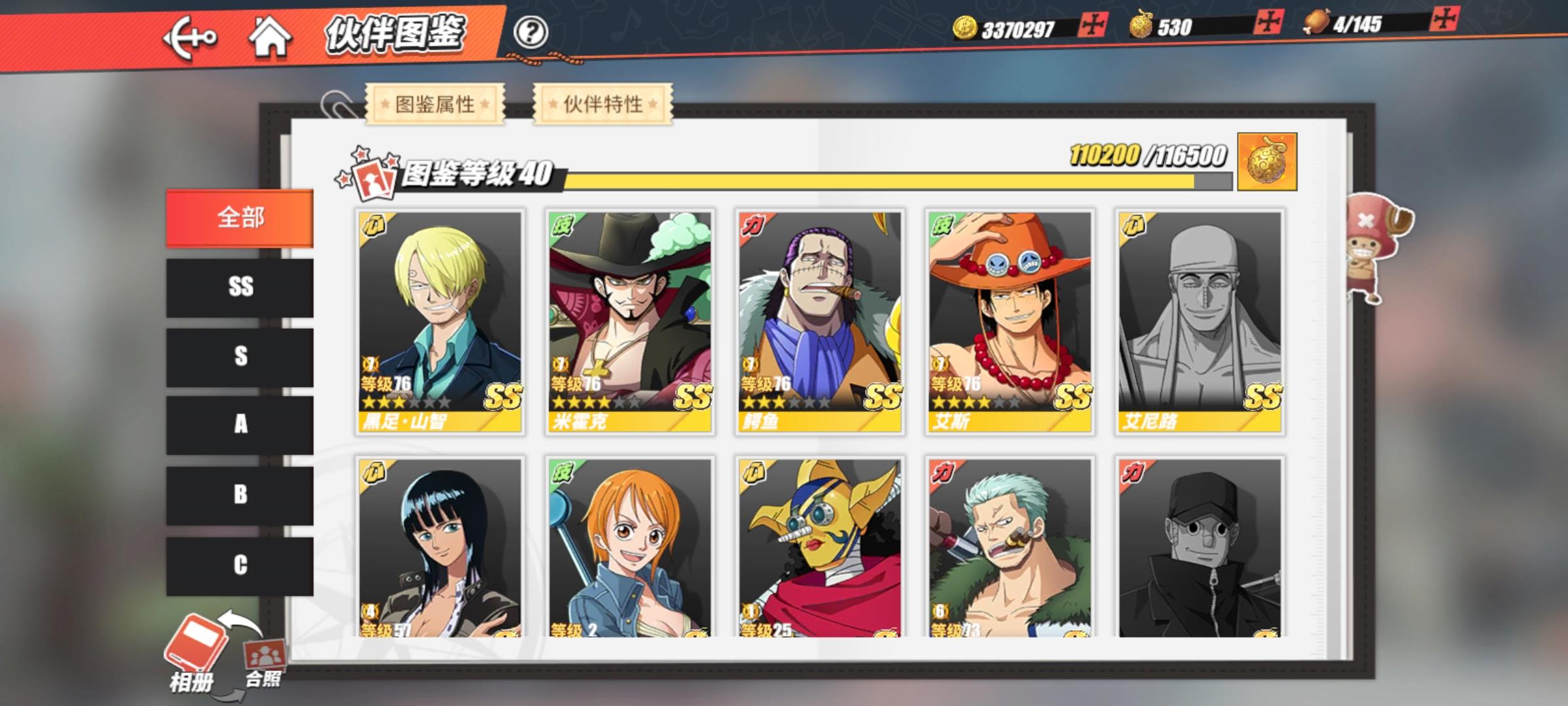Viewport: 1568px width, 706px height.
Task: Add more gold coins
Action: pyautogui.click(x=1092, y=25)
